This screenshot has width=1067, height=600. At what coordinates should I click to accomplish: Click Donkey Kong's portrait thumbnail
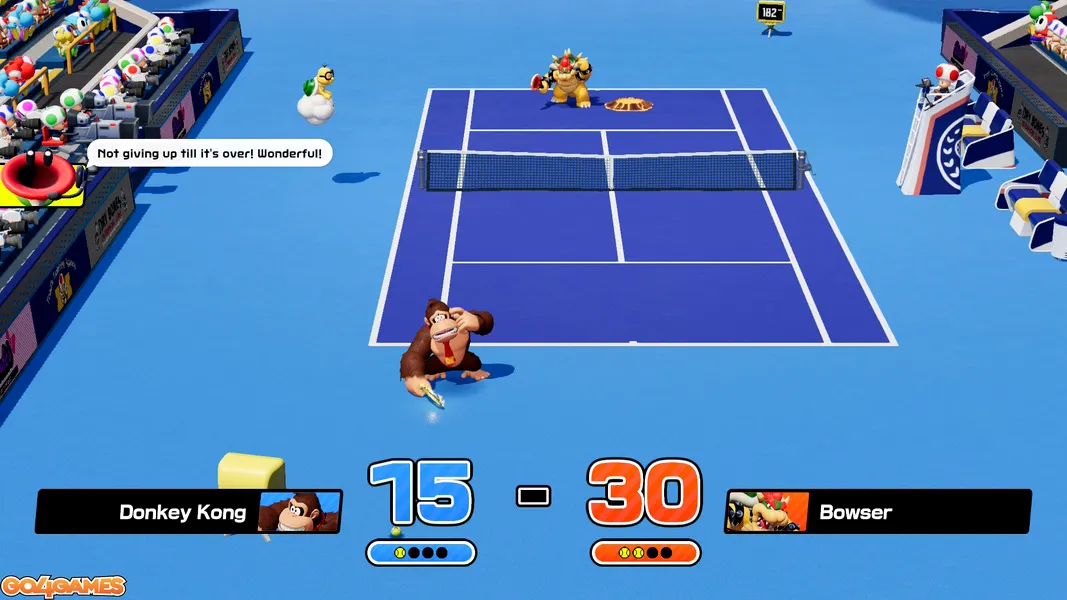coord(298,511)
